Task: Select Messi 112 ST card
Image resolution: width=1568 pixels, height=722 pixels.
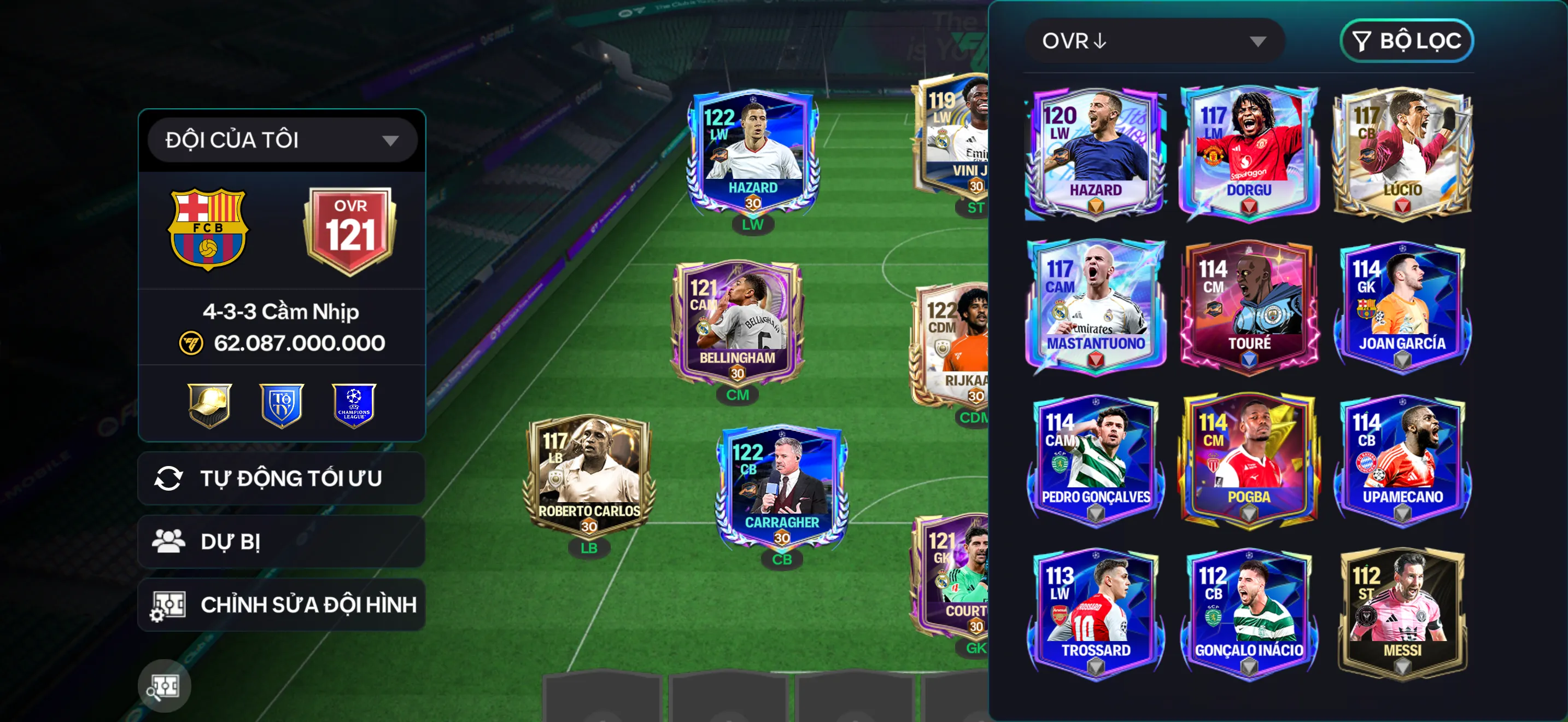Action: click(x=1402, y=614)
